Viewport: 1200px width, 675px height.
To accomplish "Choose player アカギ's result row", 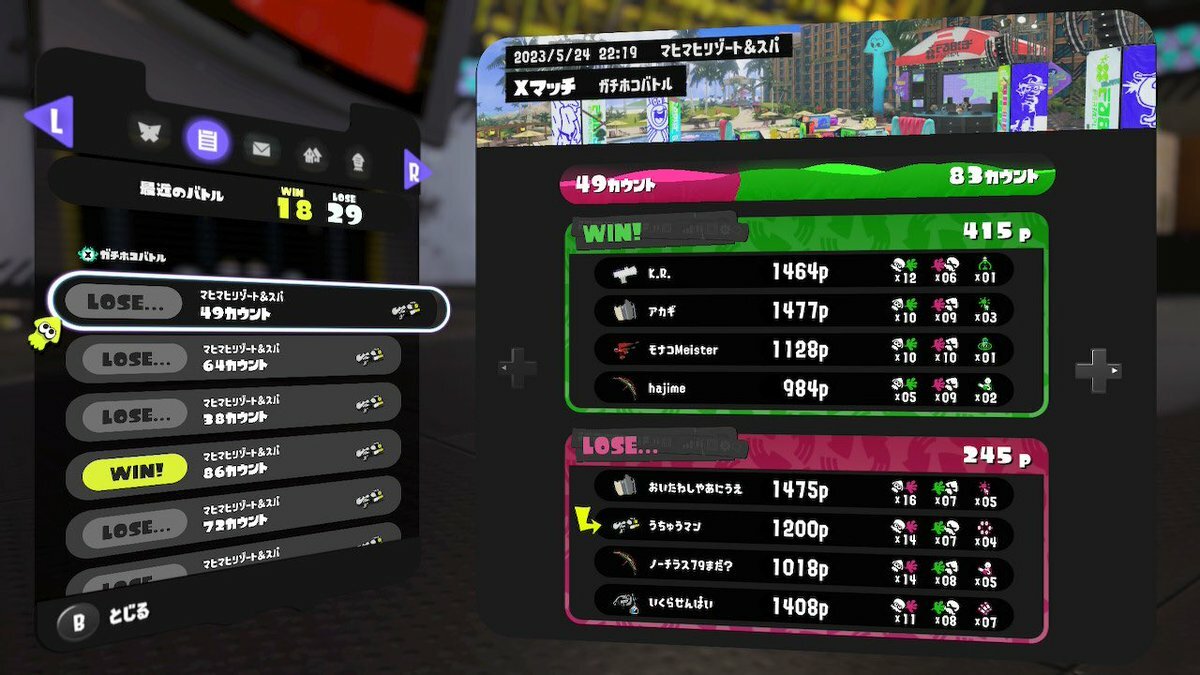I will click(803, 311).
